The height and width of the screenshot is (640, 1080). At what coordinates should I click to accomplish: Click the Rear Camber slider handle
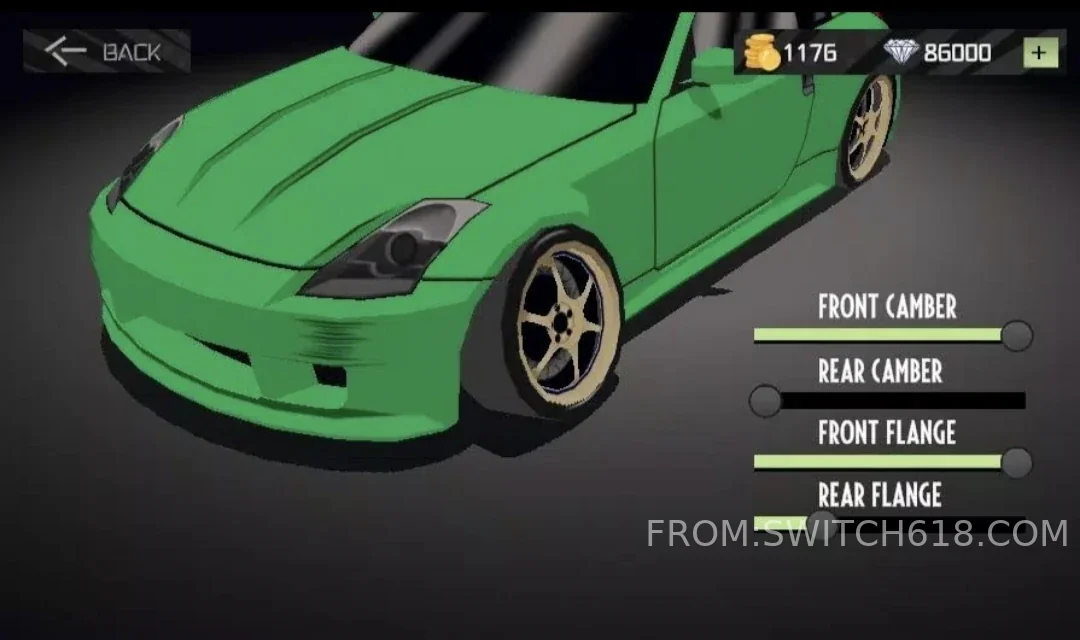(x=766, y=401)
